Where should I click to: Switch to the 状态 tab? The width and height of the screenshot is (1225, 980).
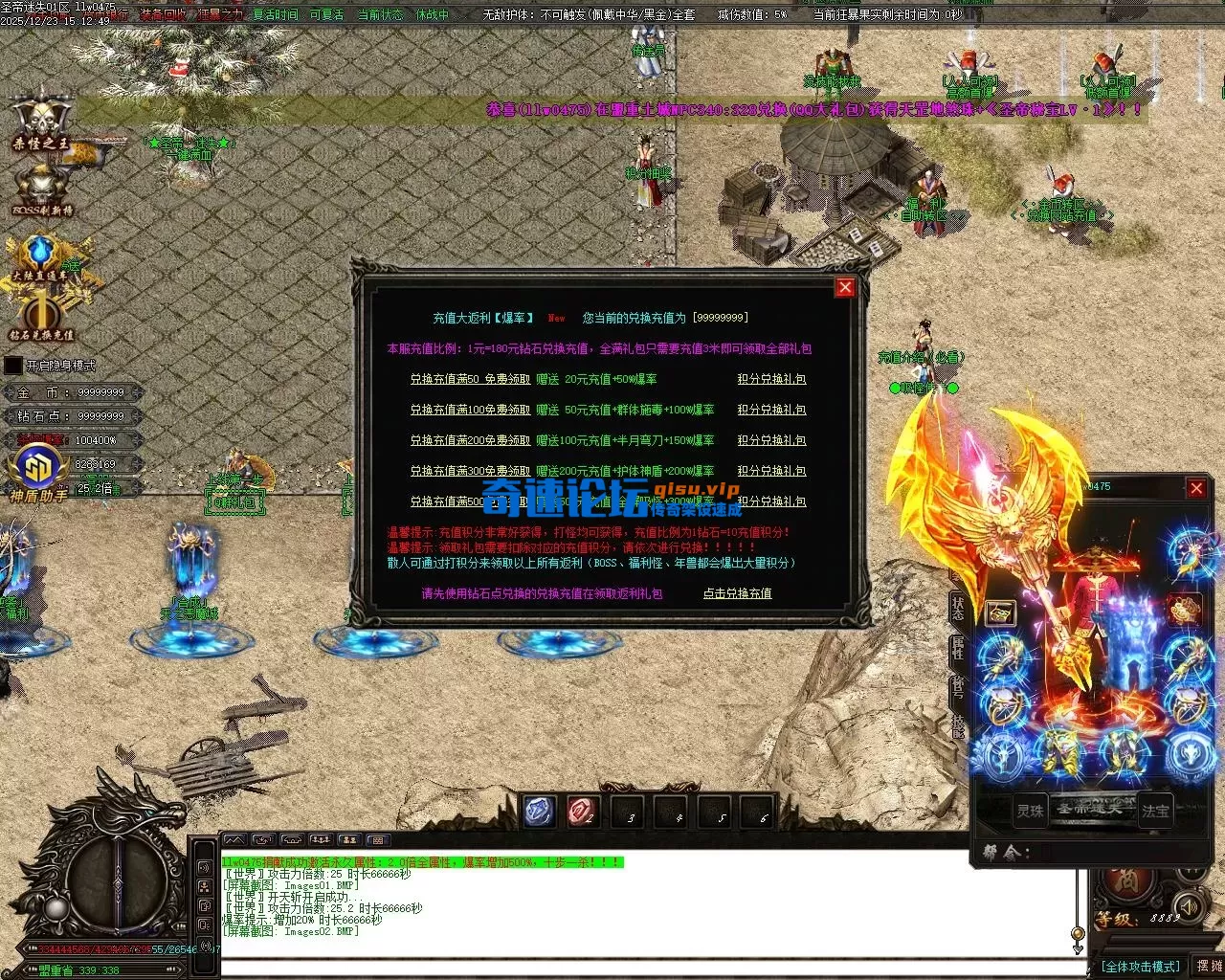pyautogui.click(x=958, y=607)
